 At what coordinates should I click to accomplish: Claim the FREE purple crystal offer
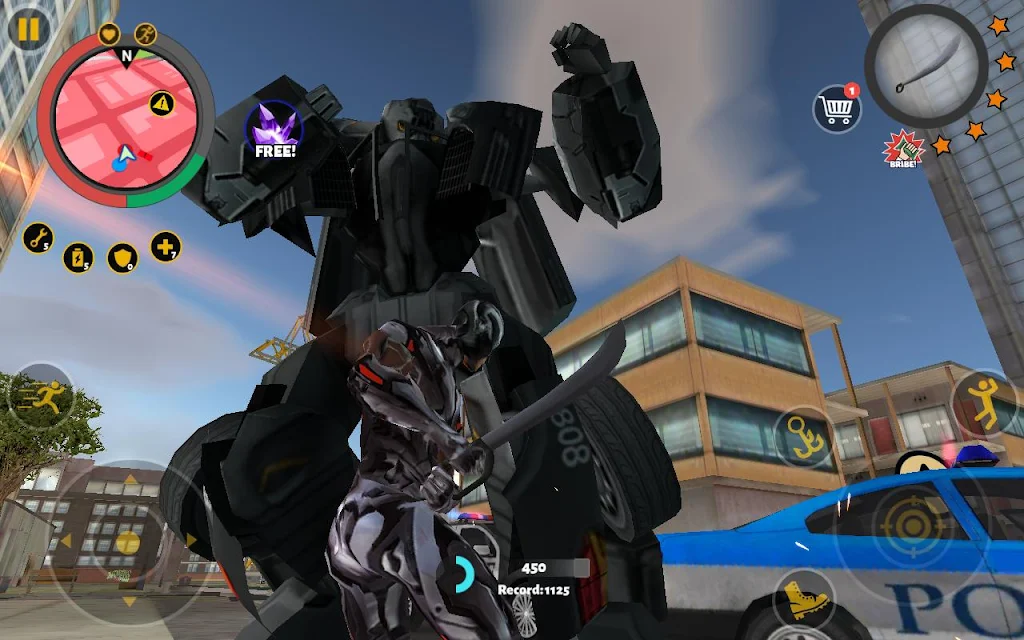pyautogui.click(x=274, y=132)
